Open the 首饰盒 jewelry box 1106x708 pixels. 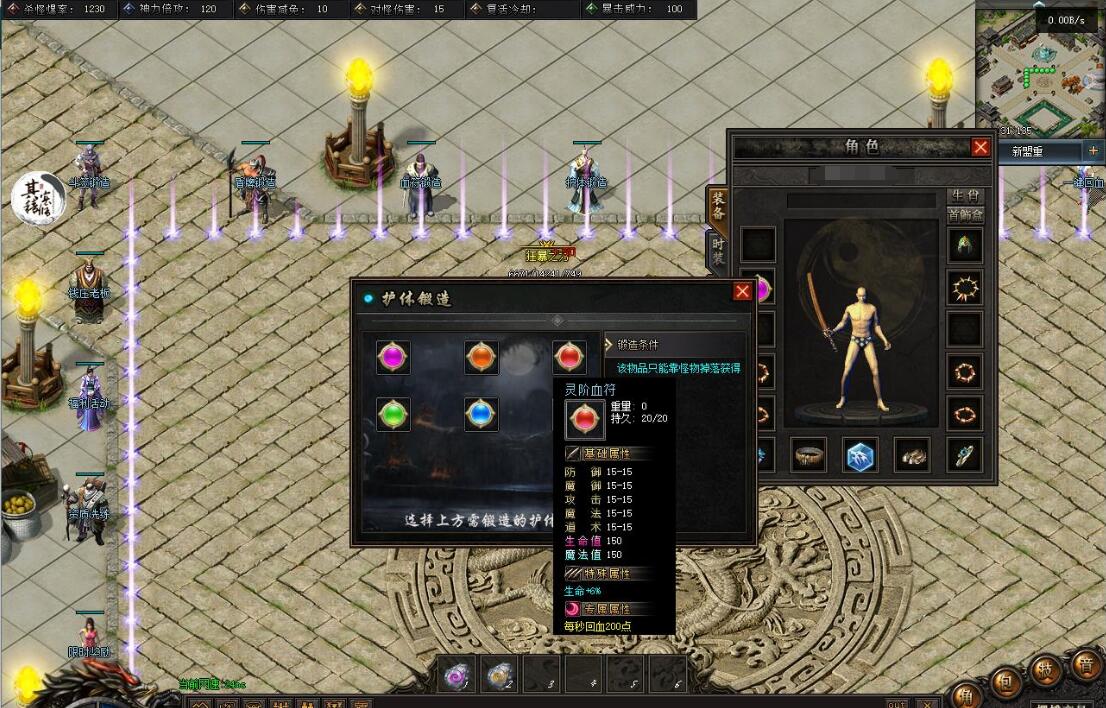(x=965, y=214)
